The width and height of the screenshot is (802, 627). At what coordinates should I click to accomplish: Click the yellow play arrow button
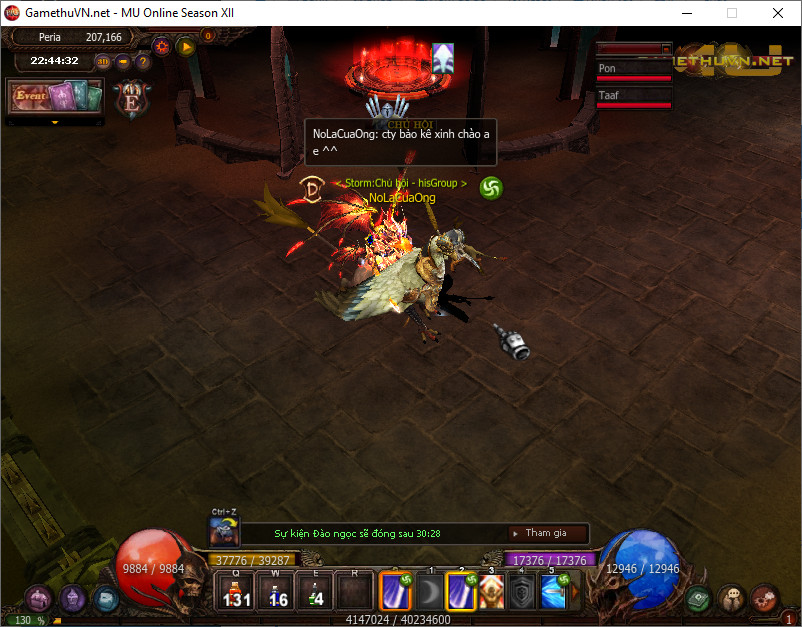[185, 45]
